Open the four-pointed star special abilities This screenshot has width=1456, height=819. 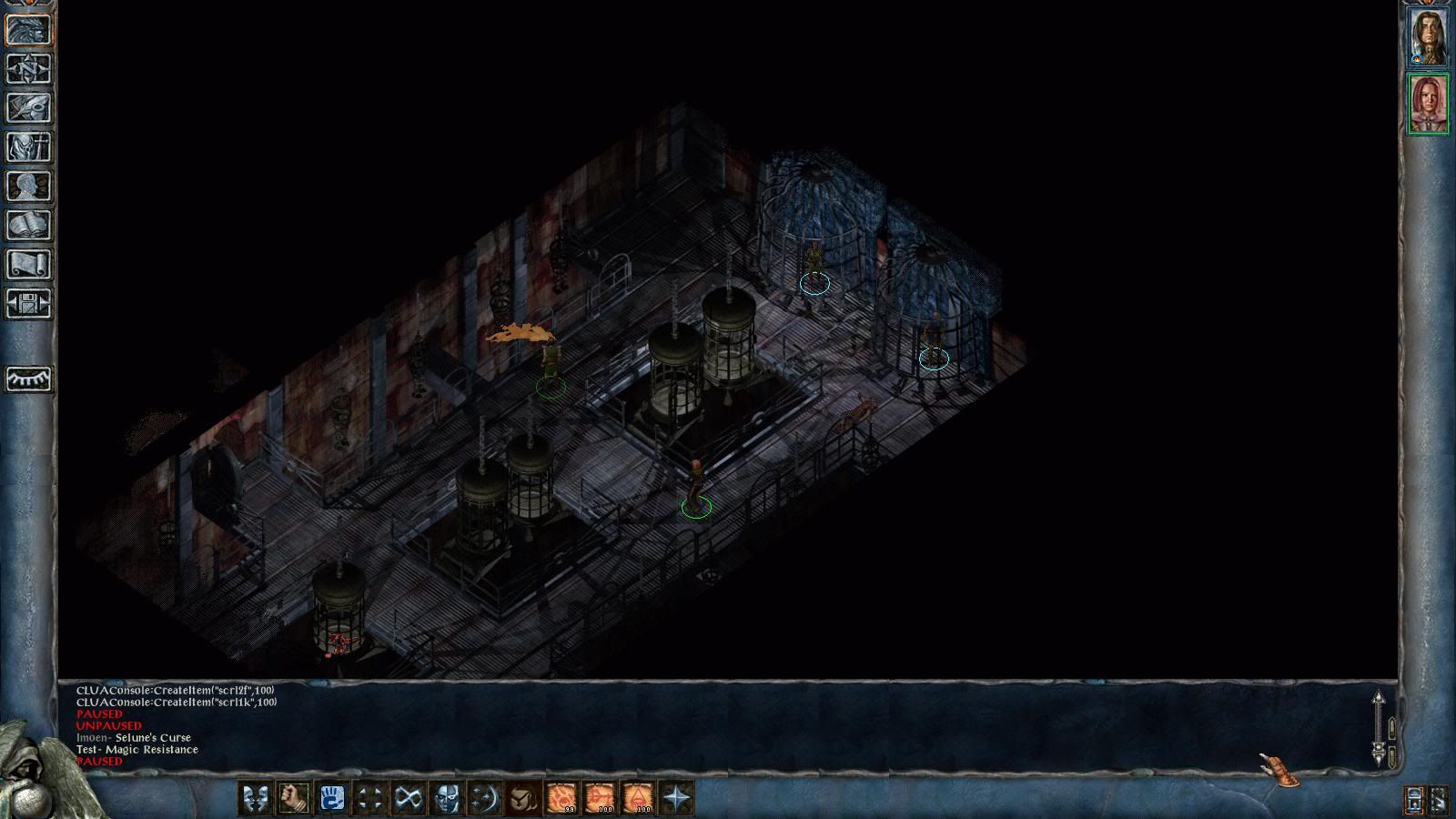(x=677, y=799)
